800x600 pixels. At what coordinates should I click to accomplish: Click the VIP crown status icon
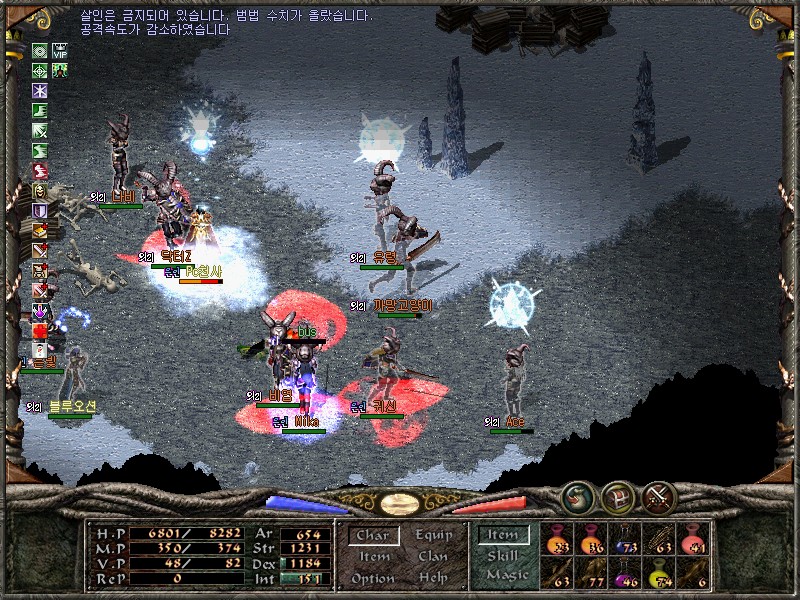[x=60, y=51]
